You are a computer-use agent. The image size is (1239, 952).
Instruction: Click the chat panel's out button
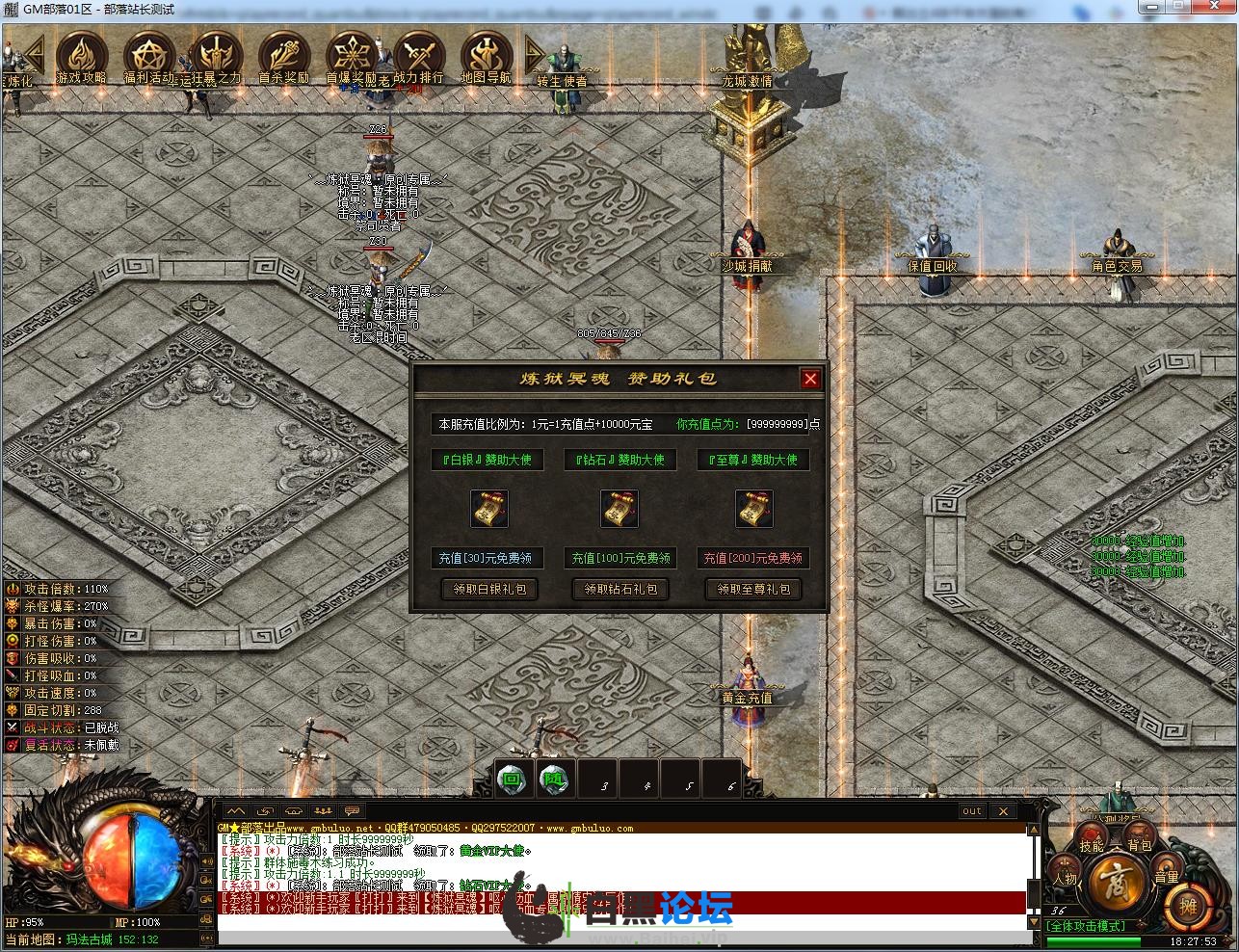pyautogui.click(x=972, y=811)
